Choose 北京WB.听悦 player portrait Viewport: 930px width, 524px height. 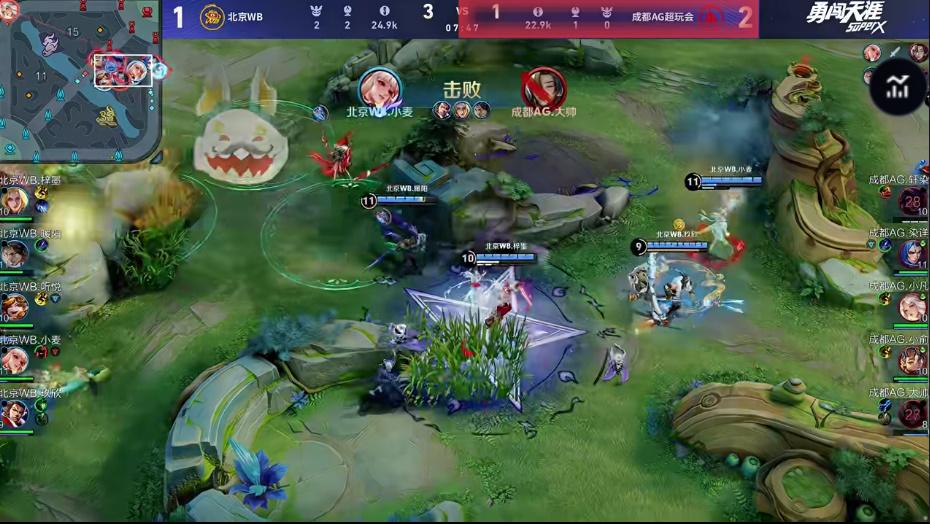[14, 307]
